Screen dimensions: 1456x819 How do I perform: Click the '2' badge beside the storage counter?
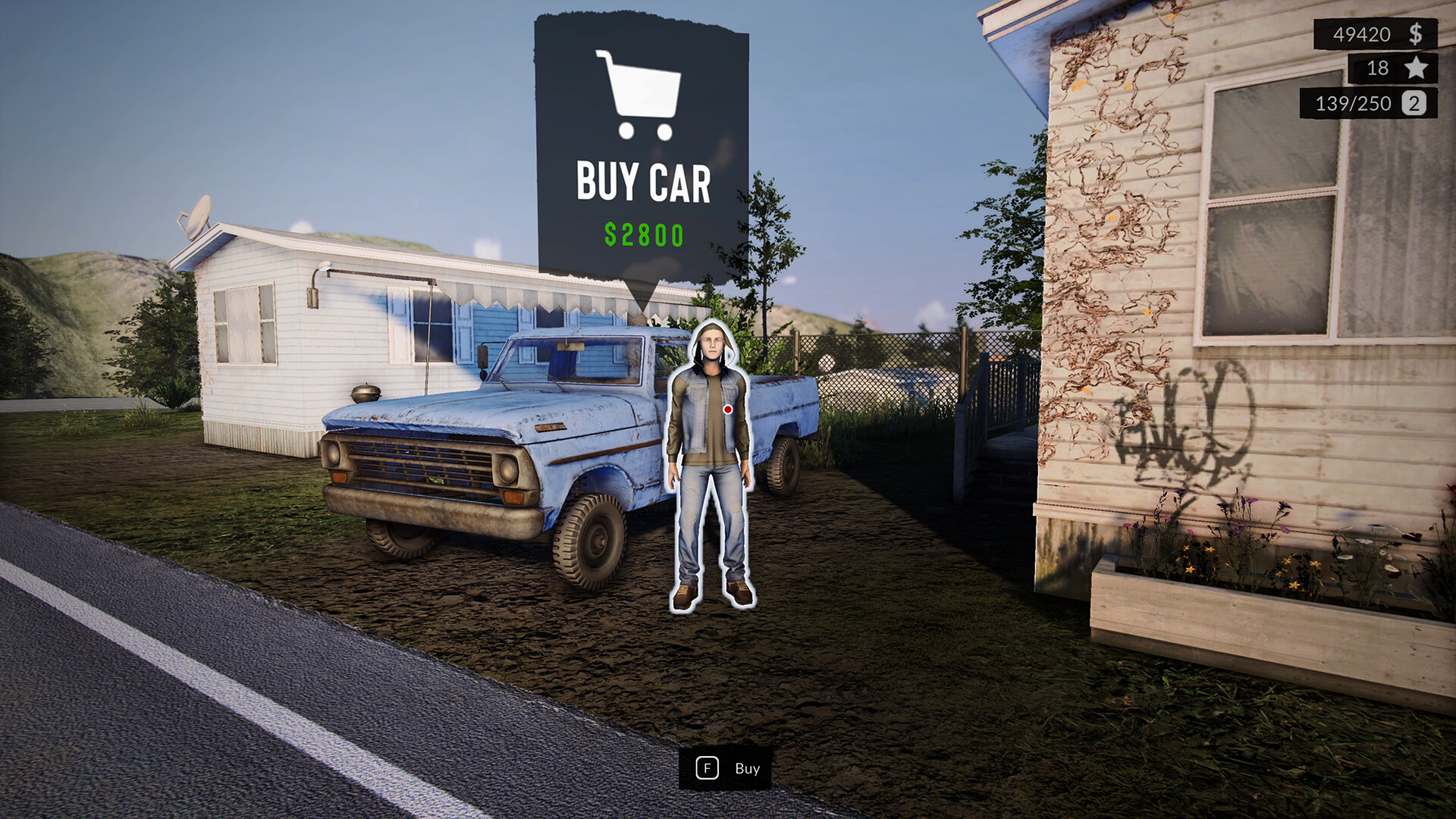1414,104
